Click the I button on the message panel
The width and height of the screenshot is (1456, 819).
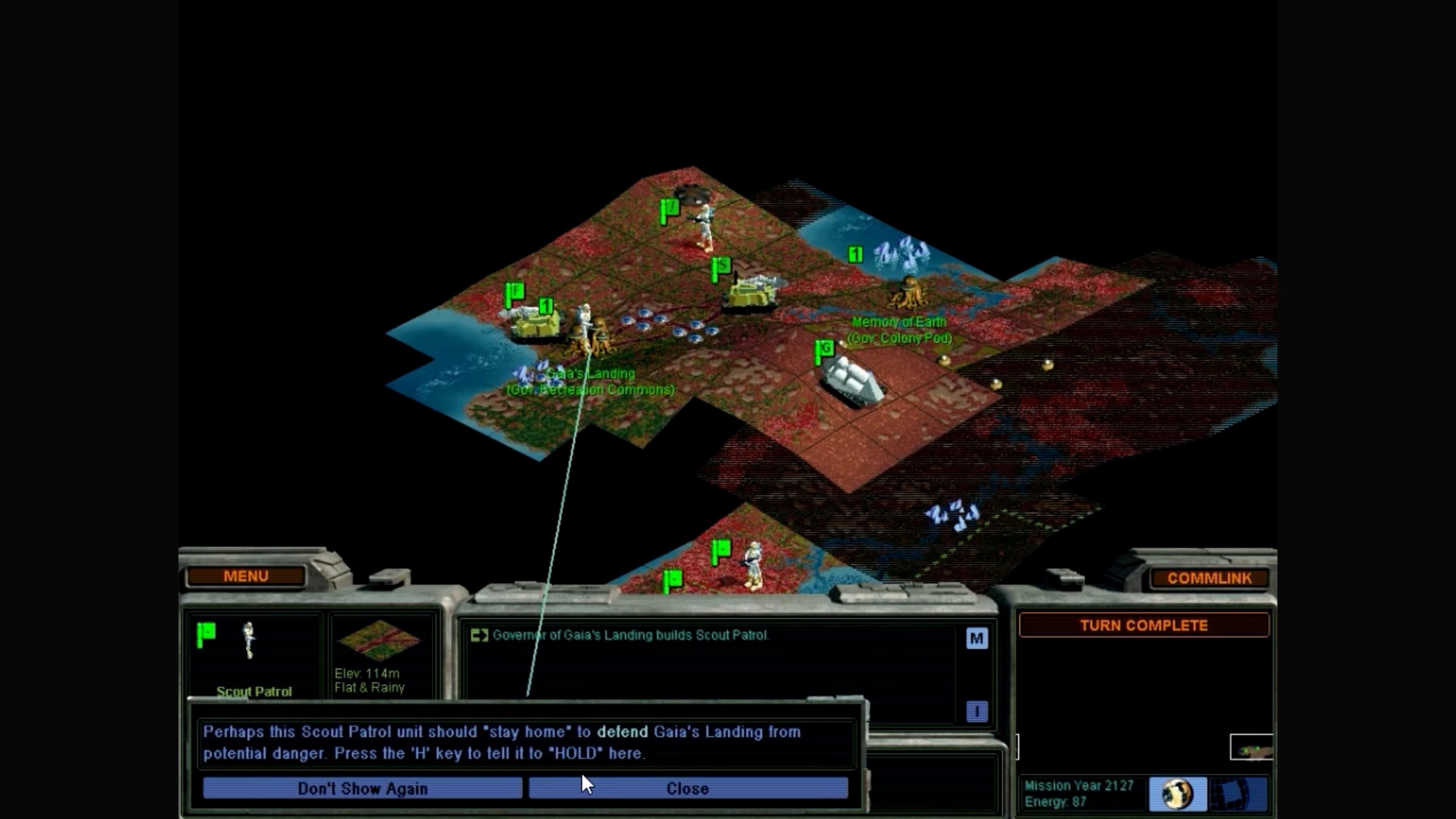click(x=977, y=711)
